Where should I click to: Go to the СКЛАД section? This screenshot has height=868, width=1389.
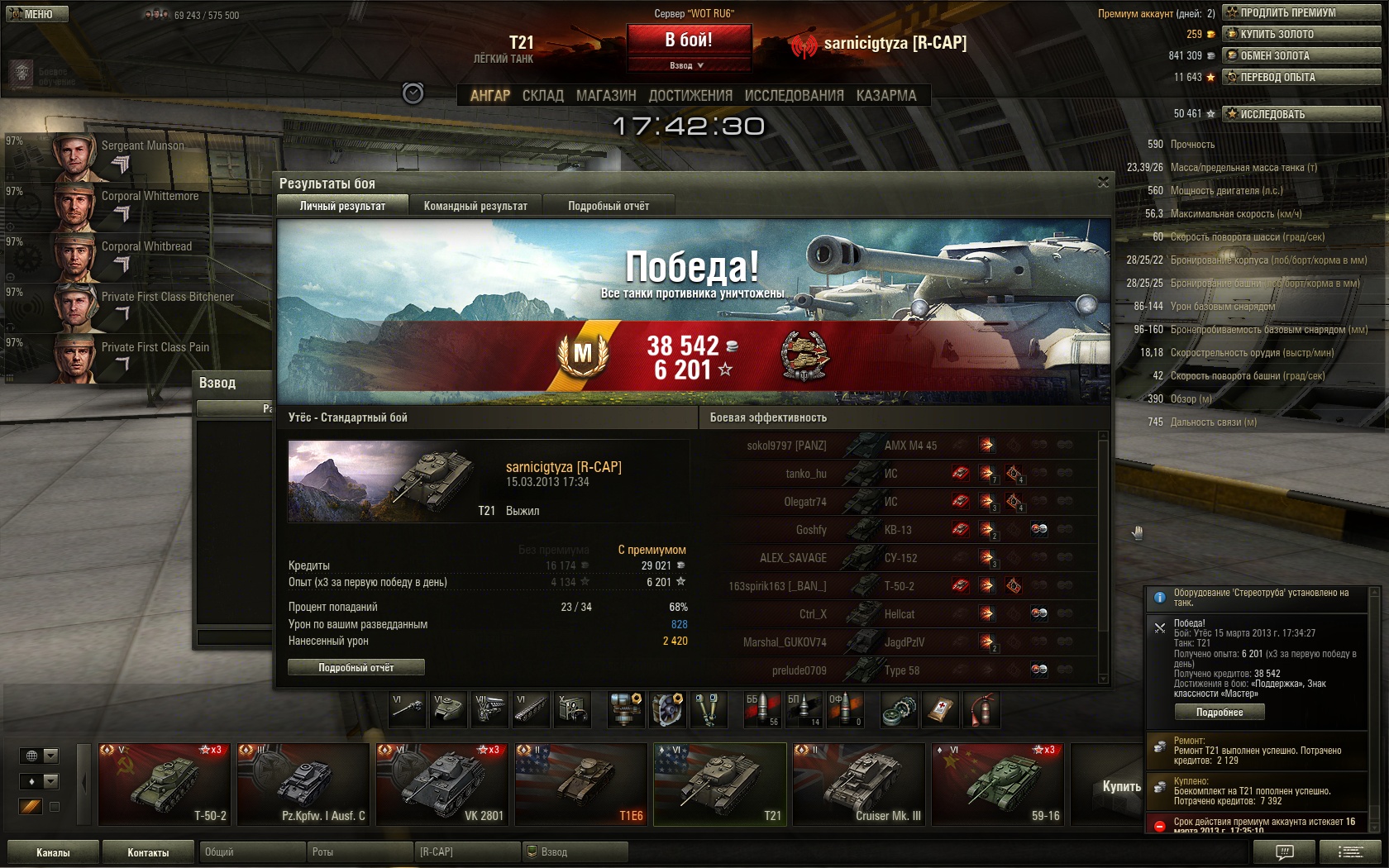point(542,96)
